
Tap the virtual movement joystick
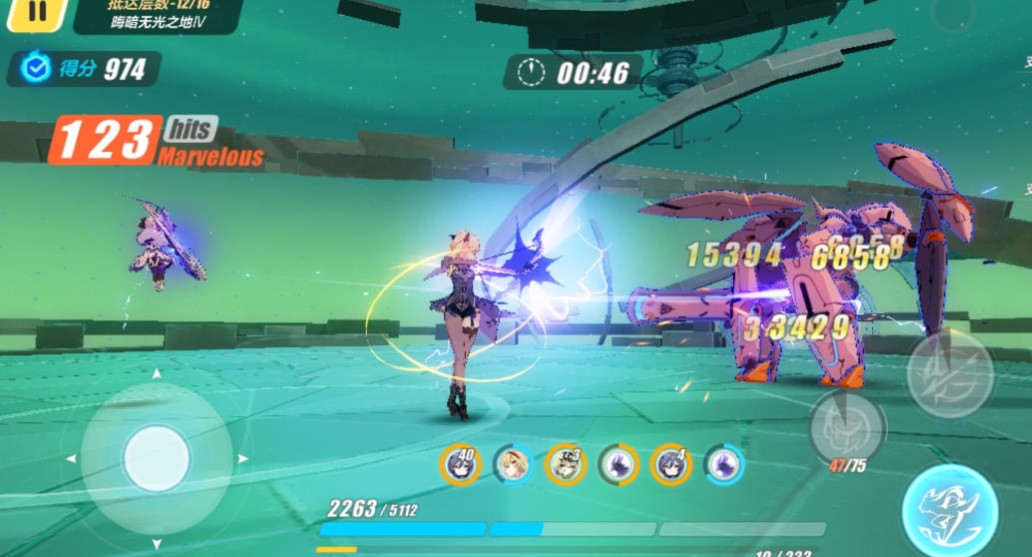tap(156, 459)
